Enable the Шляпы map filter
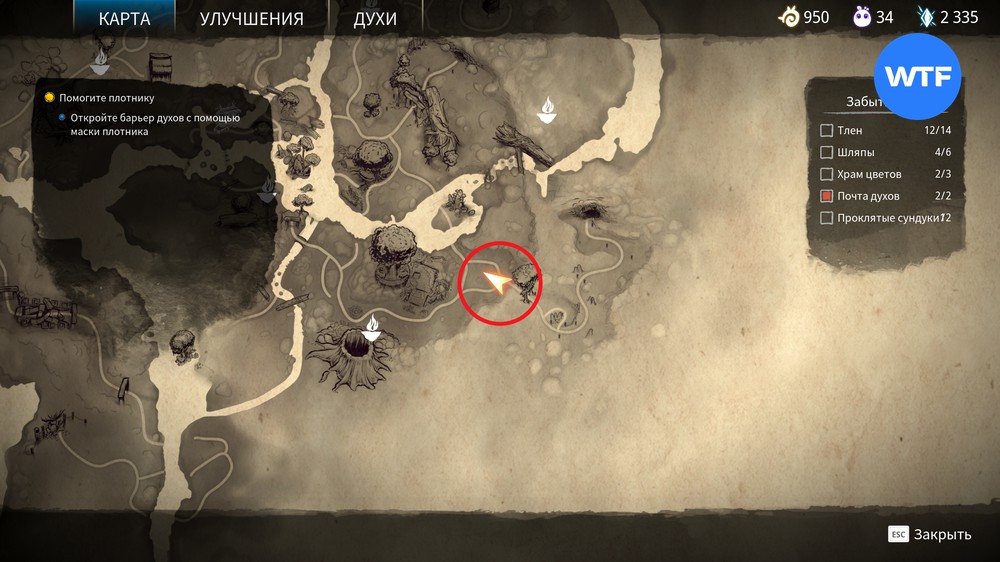The height and width of the screenshot is (562, 1000). tap(827, 152)
